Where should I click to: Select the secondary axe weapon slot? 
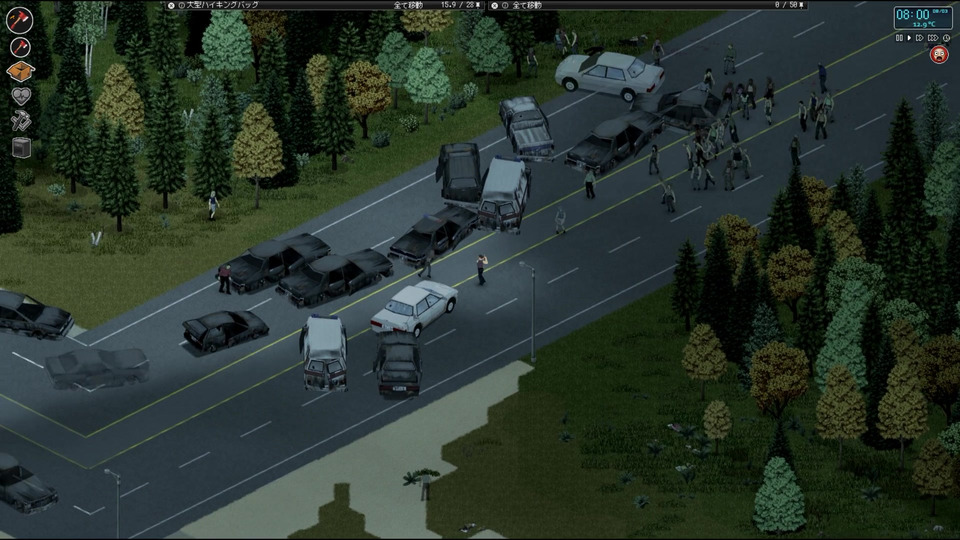coord(20,47)
